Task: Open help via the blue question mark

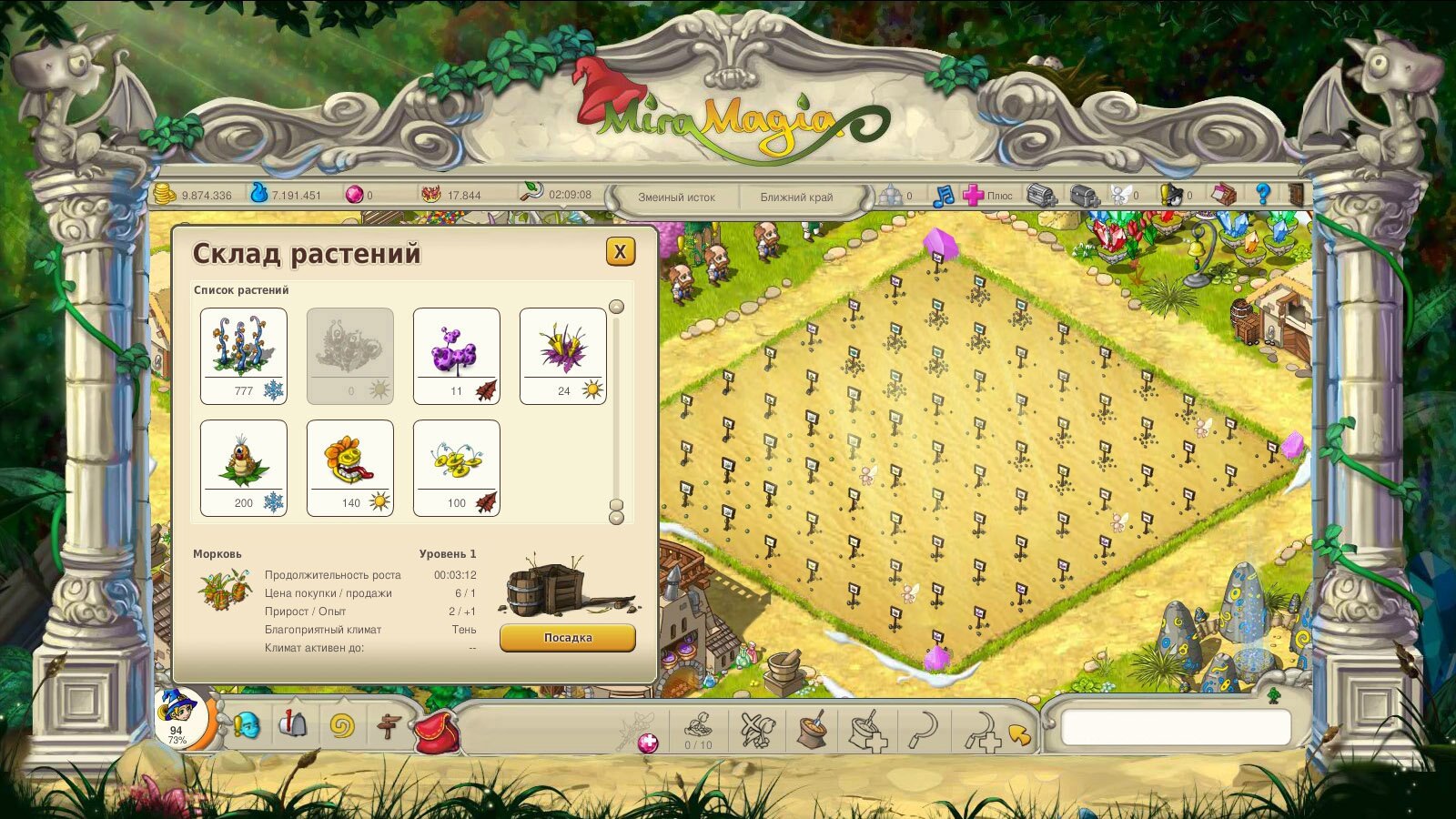Action: [1262, 194]
